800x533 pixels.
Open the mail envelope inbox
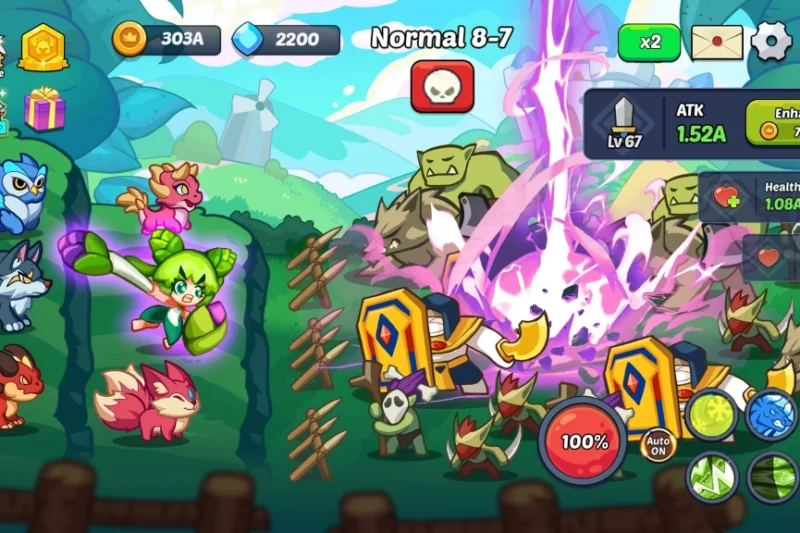717,42
